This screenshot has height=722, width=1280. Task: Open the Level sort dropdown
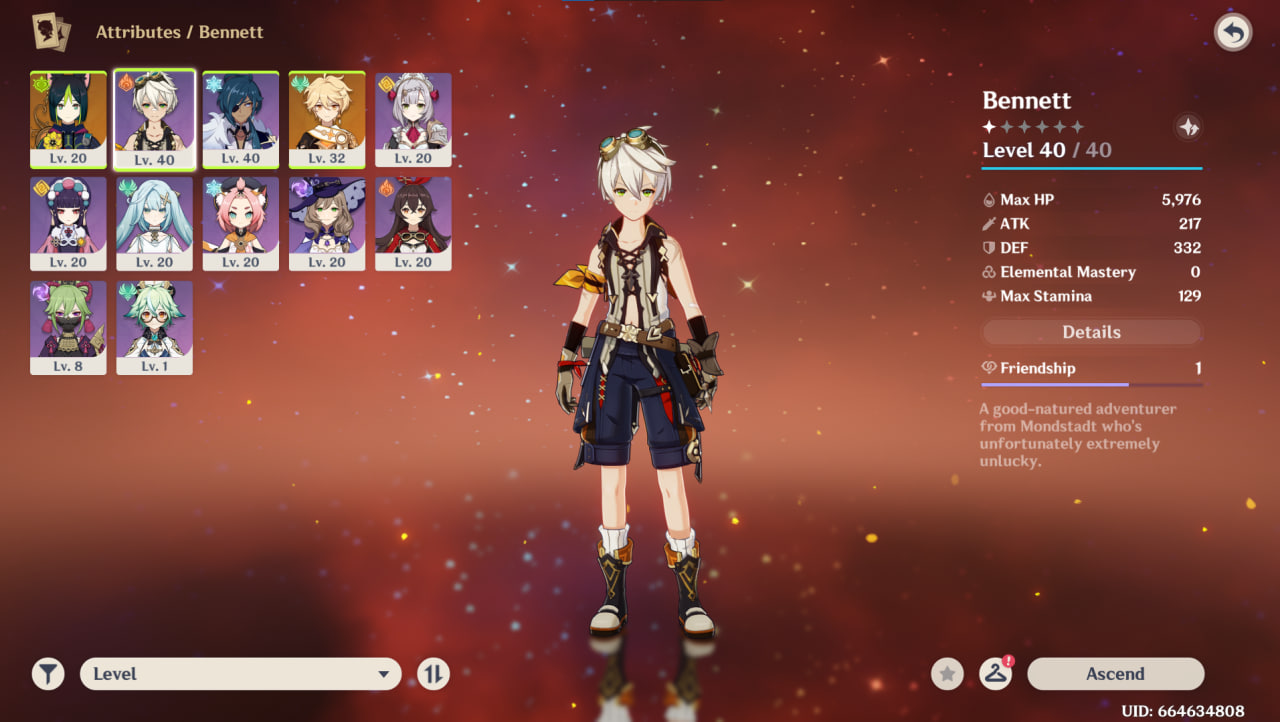pos(240,674)
